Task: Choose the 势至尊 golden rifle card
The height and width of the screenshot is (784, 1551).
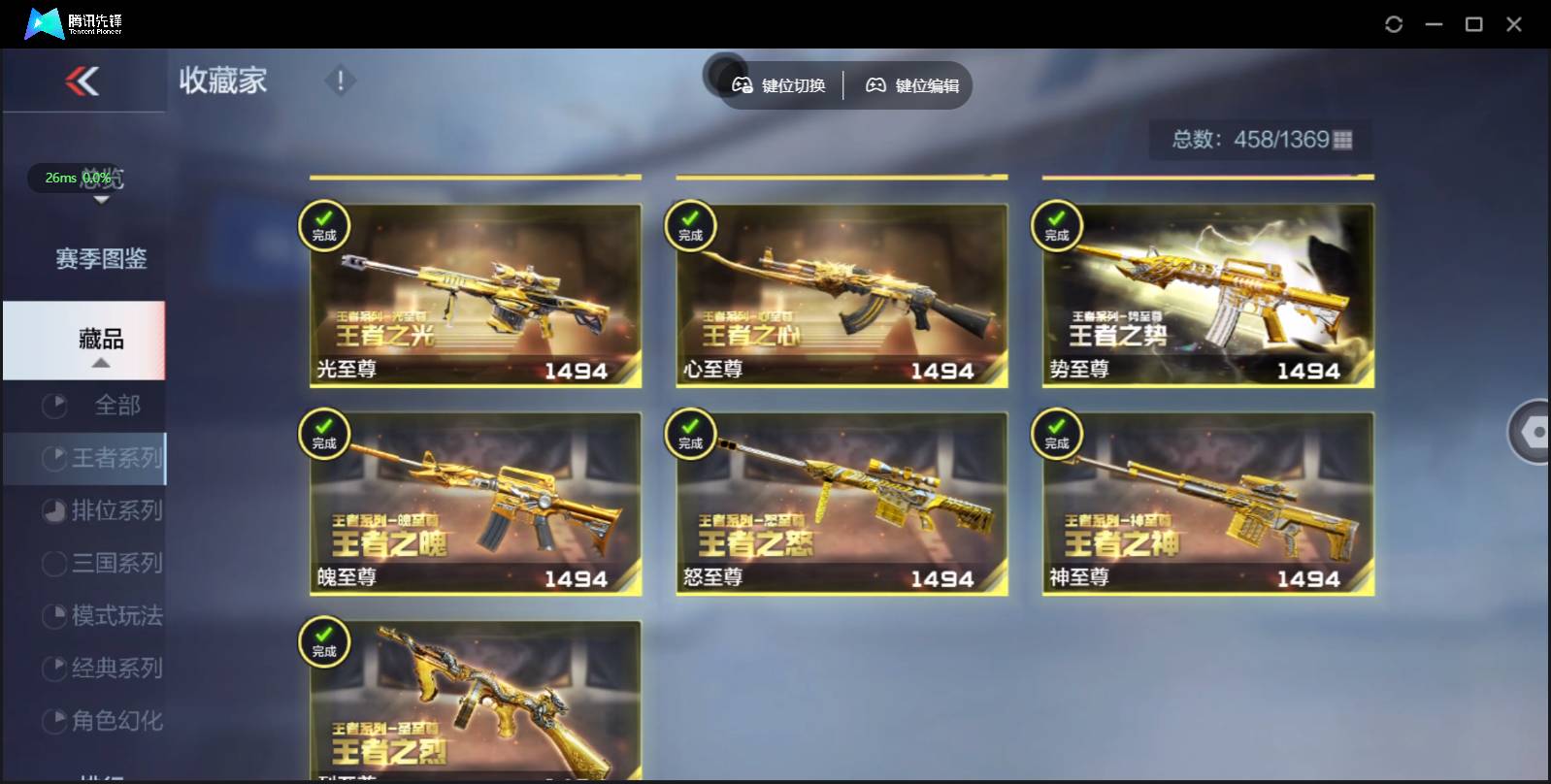Action: pyautogui.click(x=1207, y=296)
